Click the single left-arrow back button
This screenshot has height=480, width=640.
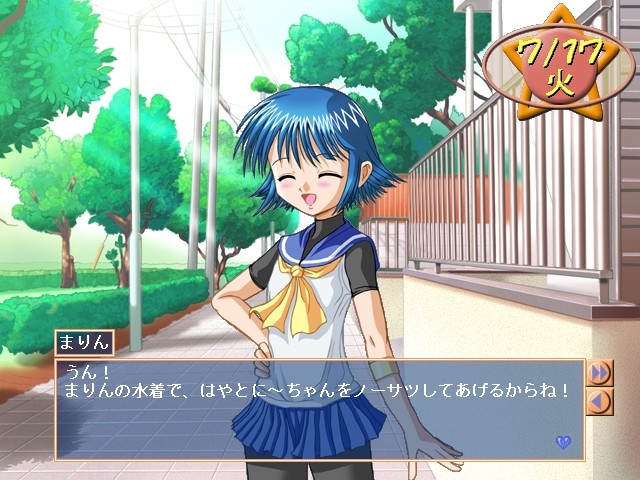click(x=600, y=402)
